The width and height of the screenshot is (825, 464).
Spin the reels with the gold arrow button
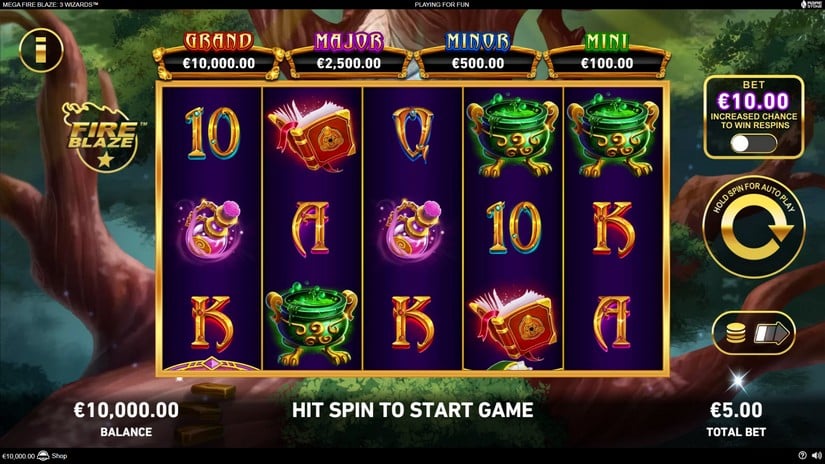point(753,230)
